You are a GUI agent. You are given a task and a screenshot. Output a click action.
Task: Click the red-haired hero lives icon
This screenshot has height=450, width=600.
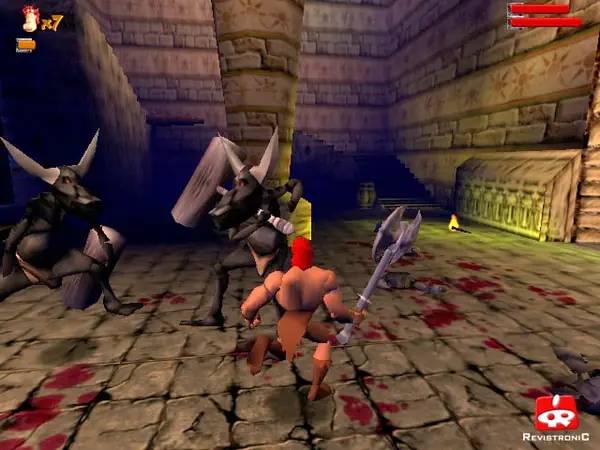(30, 16)
